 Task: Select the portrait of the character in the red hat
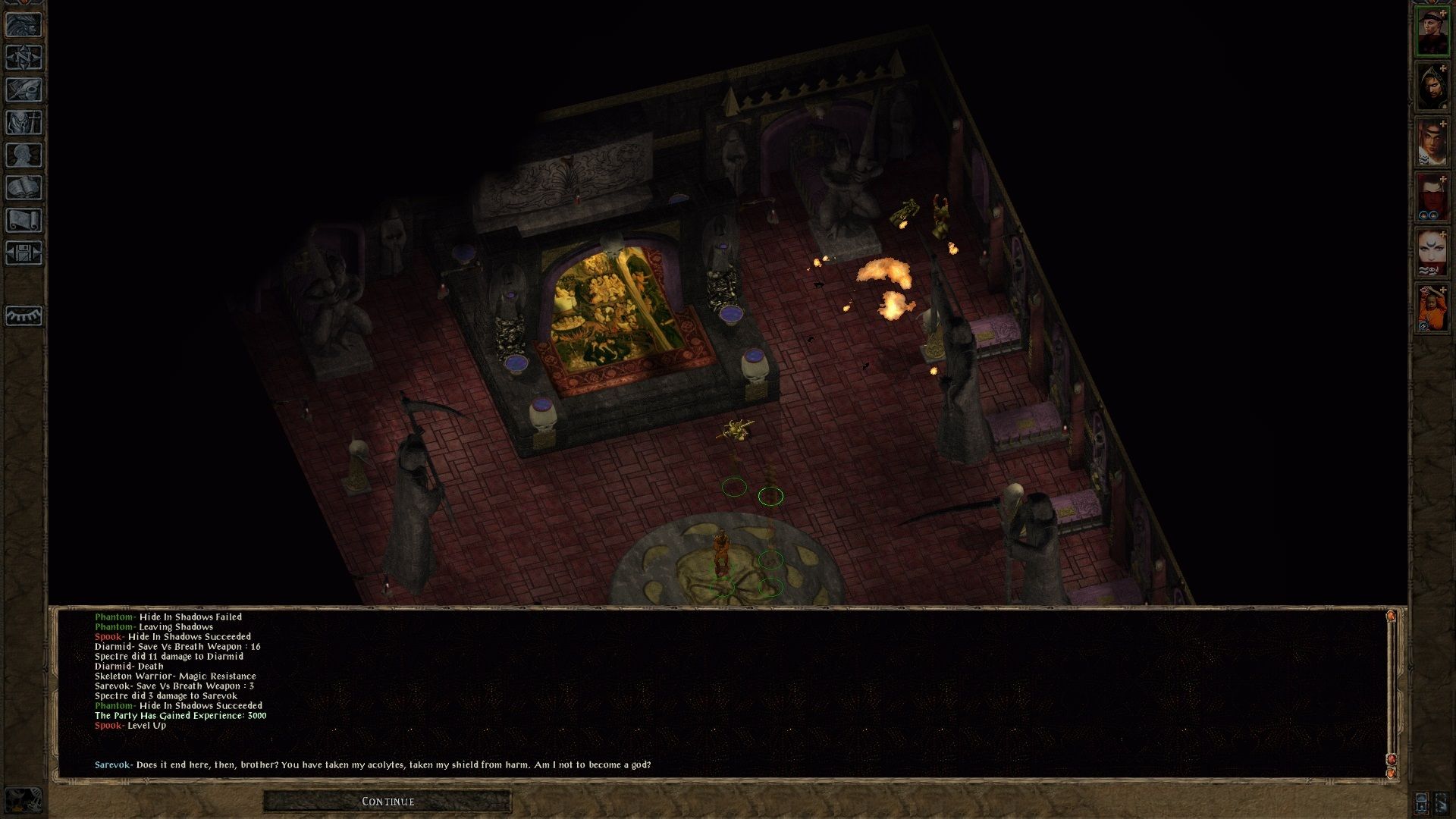pyautogui.click(x=1432, y=32)
